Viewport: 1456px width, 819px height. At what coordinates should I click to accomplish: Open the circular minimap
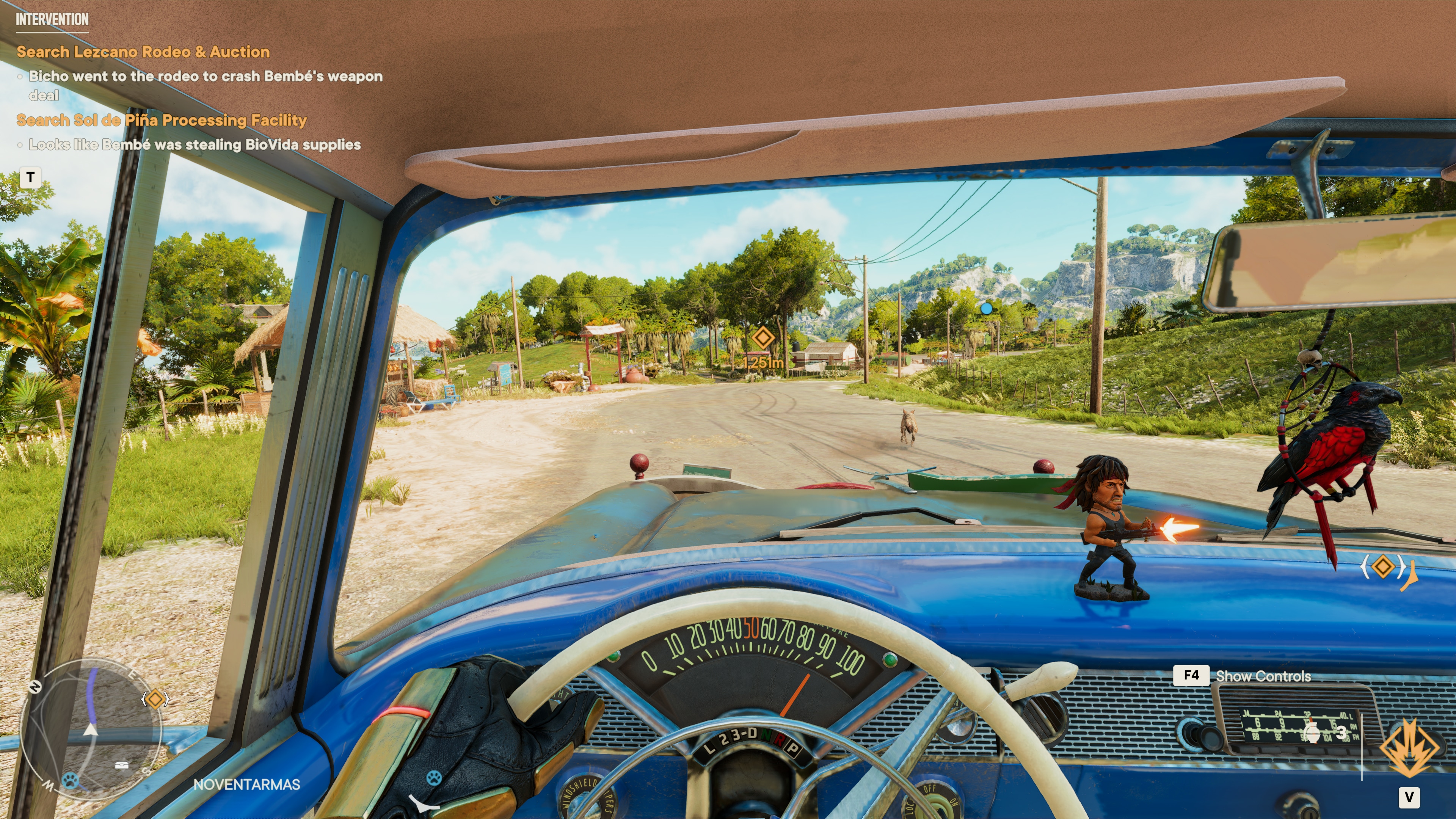pos(91,729)
